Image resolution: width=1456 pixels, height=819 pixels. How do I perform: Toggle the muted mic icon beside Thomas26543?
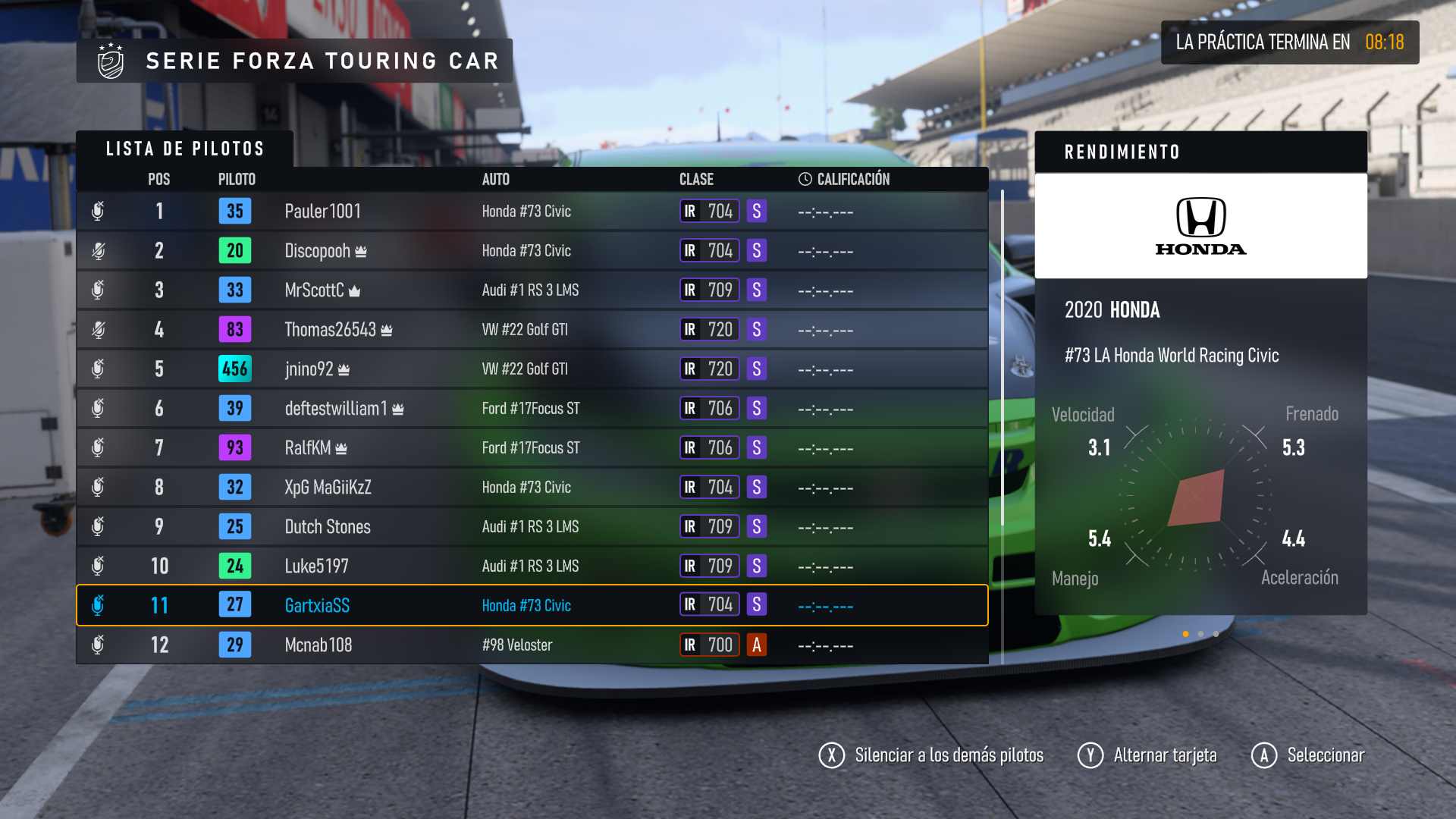click(98, 329)
